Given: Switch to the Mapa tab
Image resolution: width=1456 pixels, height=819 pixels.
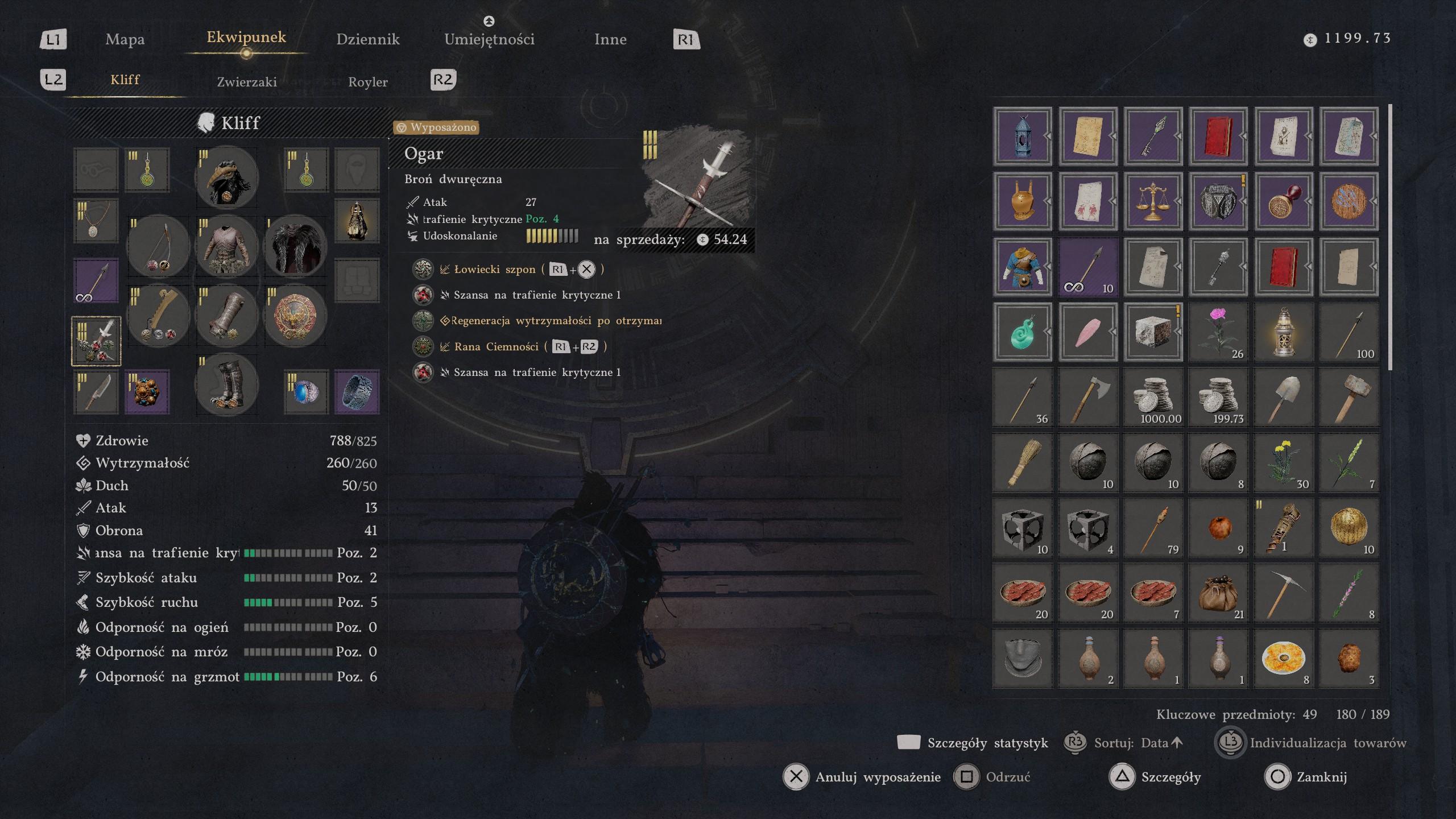Looking at the screenshot, I should pos(125,39).
